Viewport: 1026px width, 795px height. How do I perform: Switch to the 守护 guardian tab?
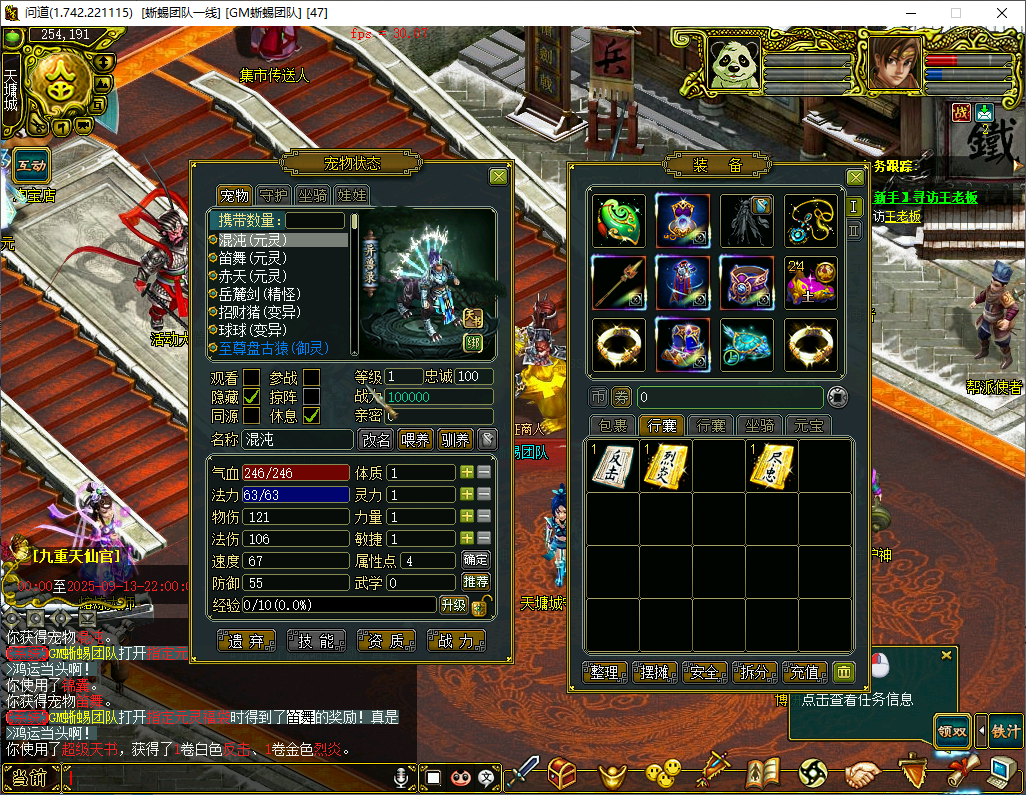tap(273, 195)
